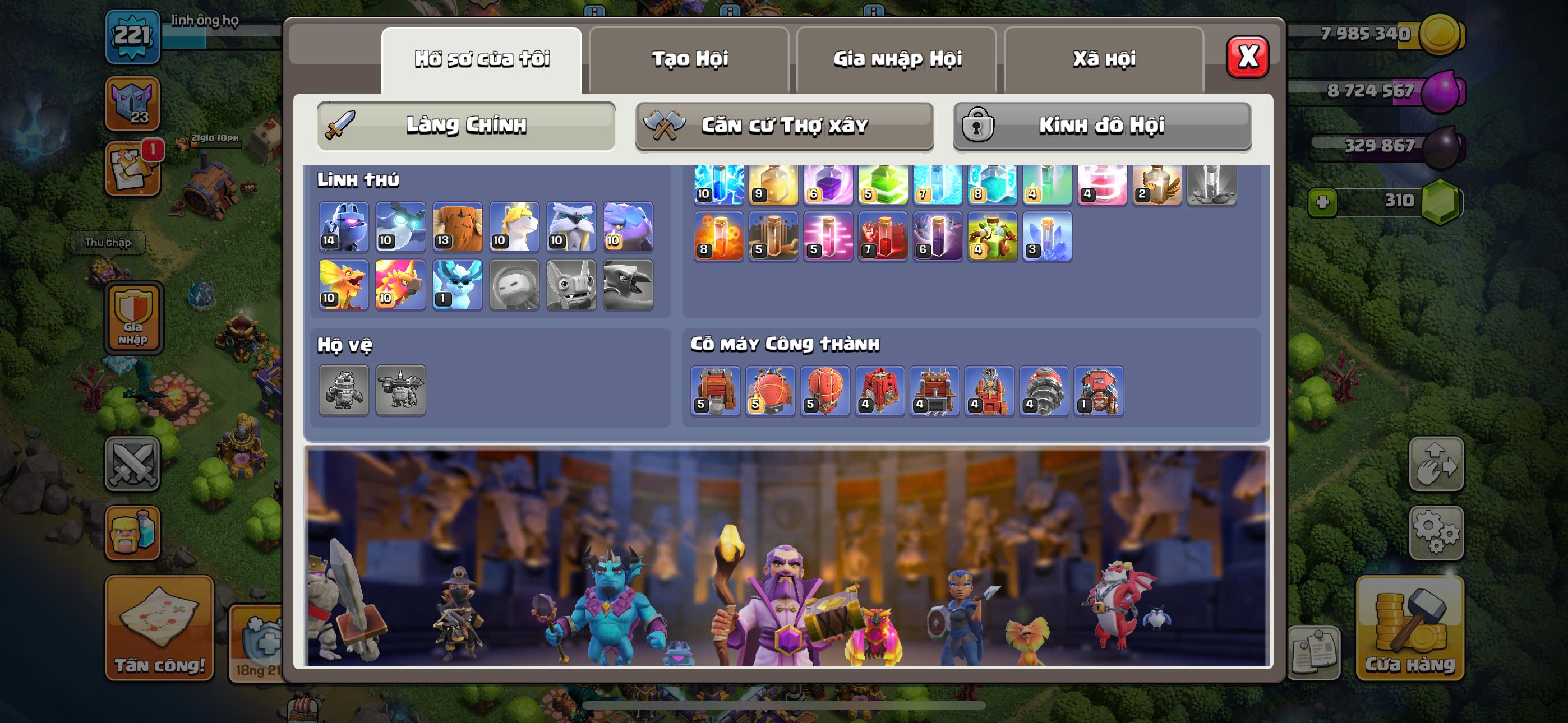Select the lightning spell icon
The image size is (1568, 723).
pos(718,183)
